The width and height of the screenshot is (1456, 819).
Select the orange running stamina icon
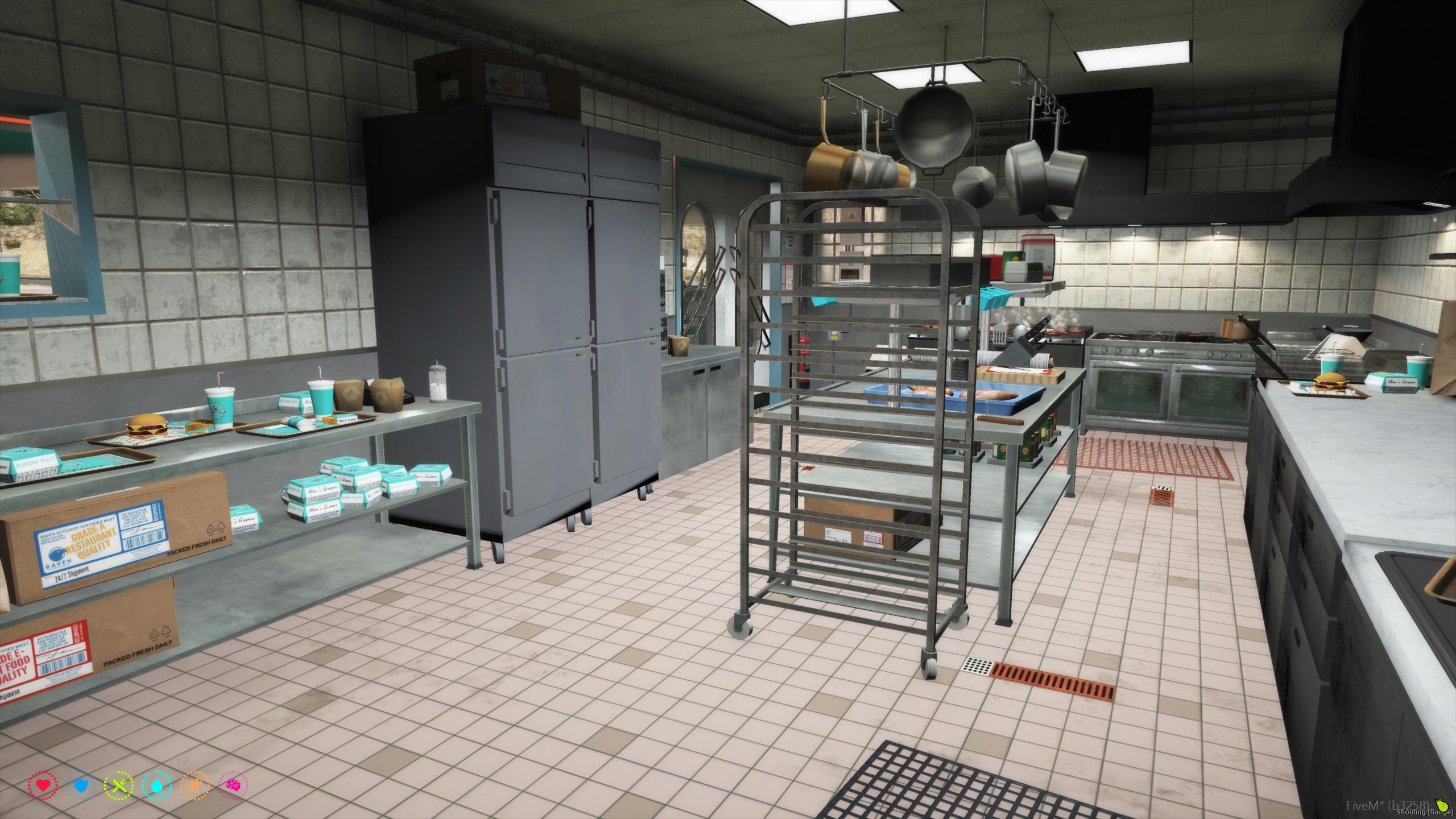click(x=195, y=786)
